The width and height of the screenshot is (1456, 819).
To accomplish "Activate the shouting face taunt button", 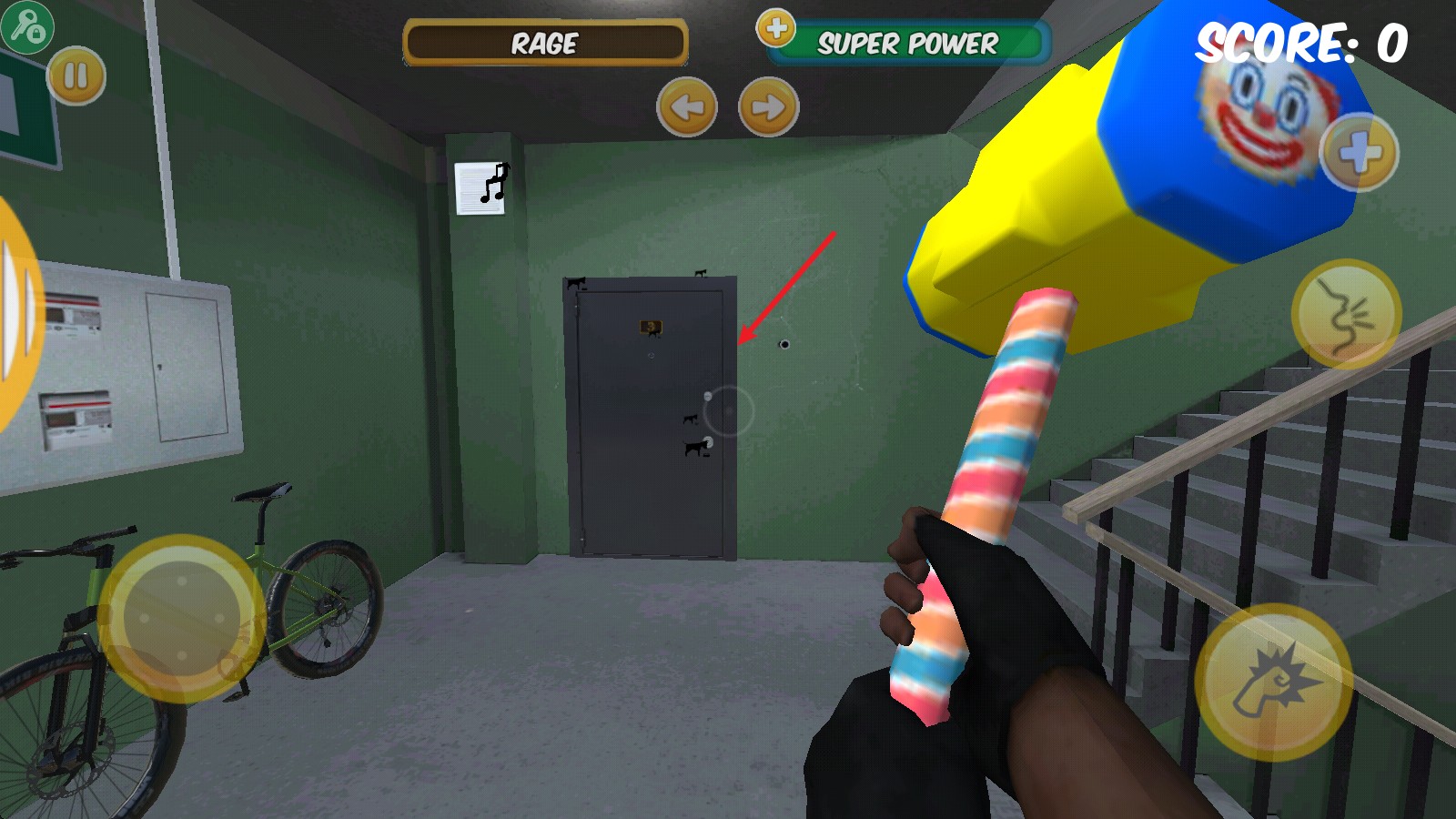I will 1346,313.
